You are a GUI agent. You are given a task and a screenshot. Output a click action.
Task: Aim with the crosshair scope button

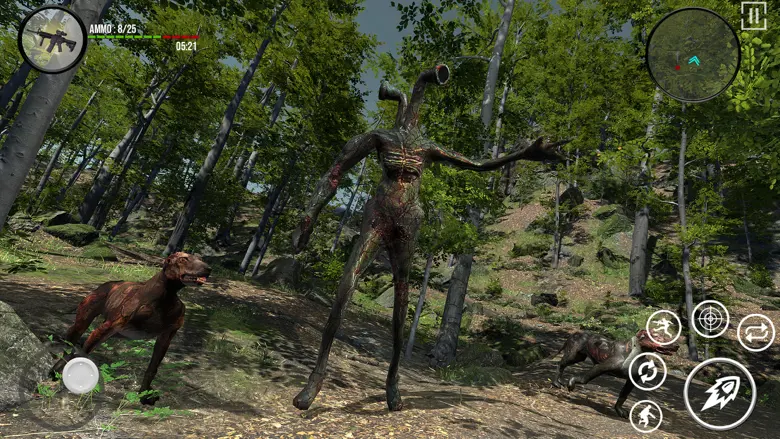coord(711,319)
